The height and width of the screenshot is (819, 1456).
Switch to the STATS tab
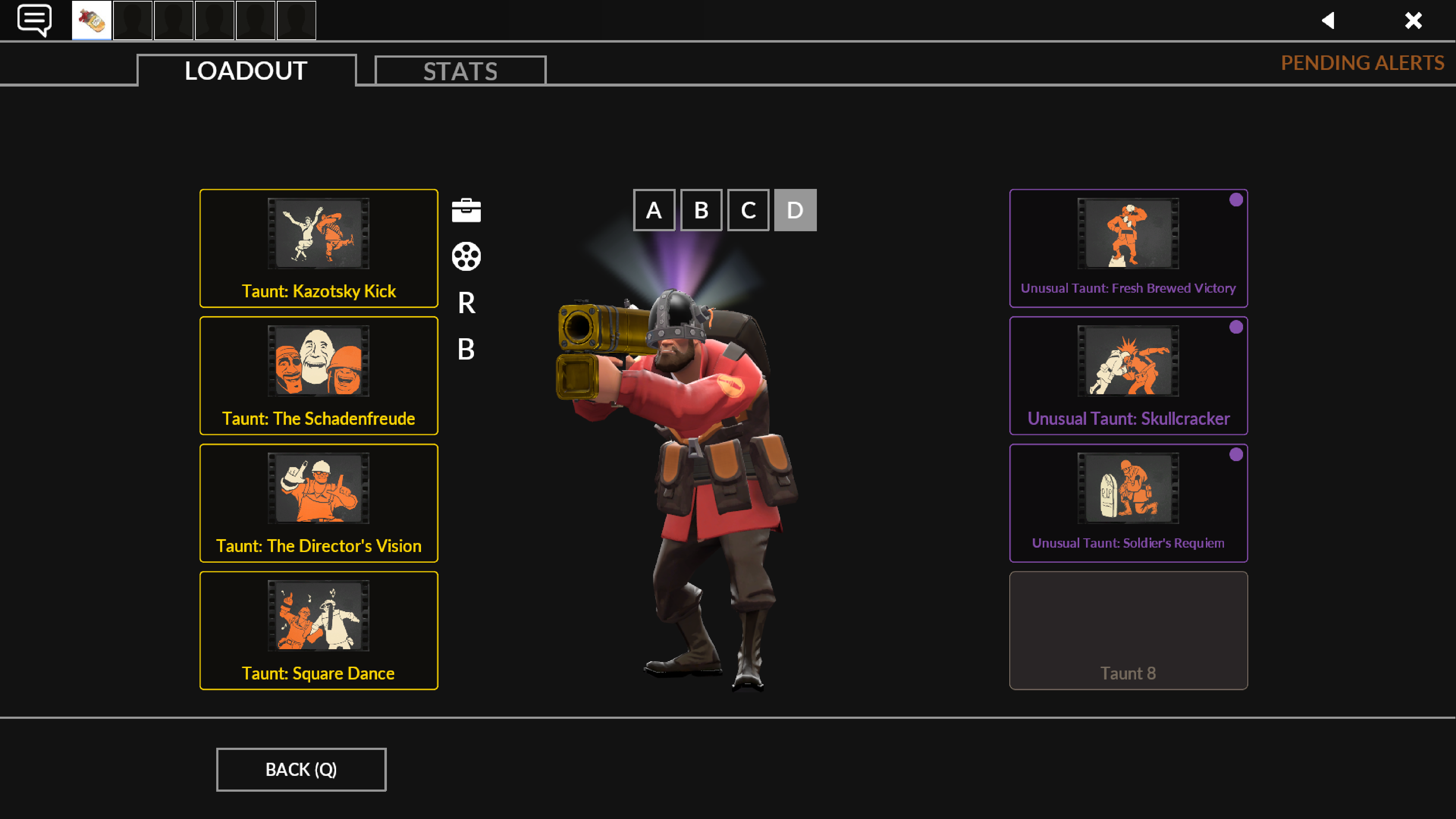460,70
